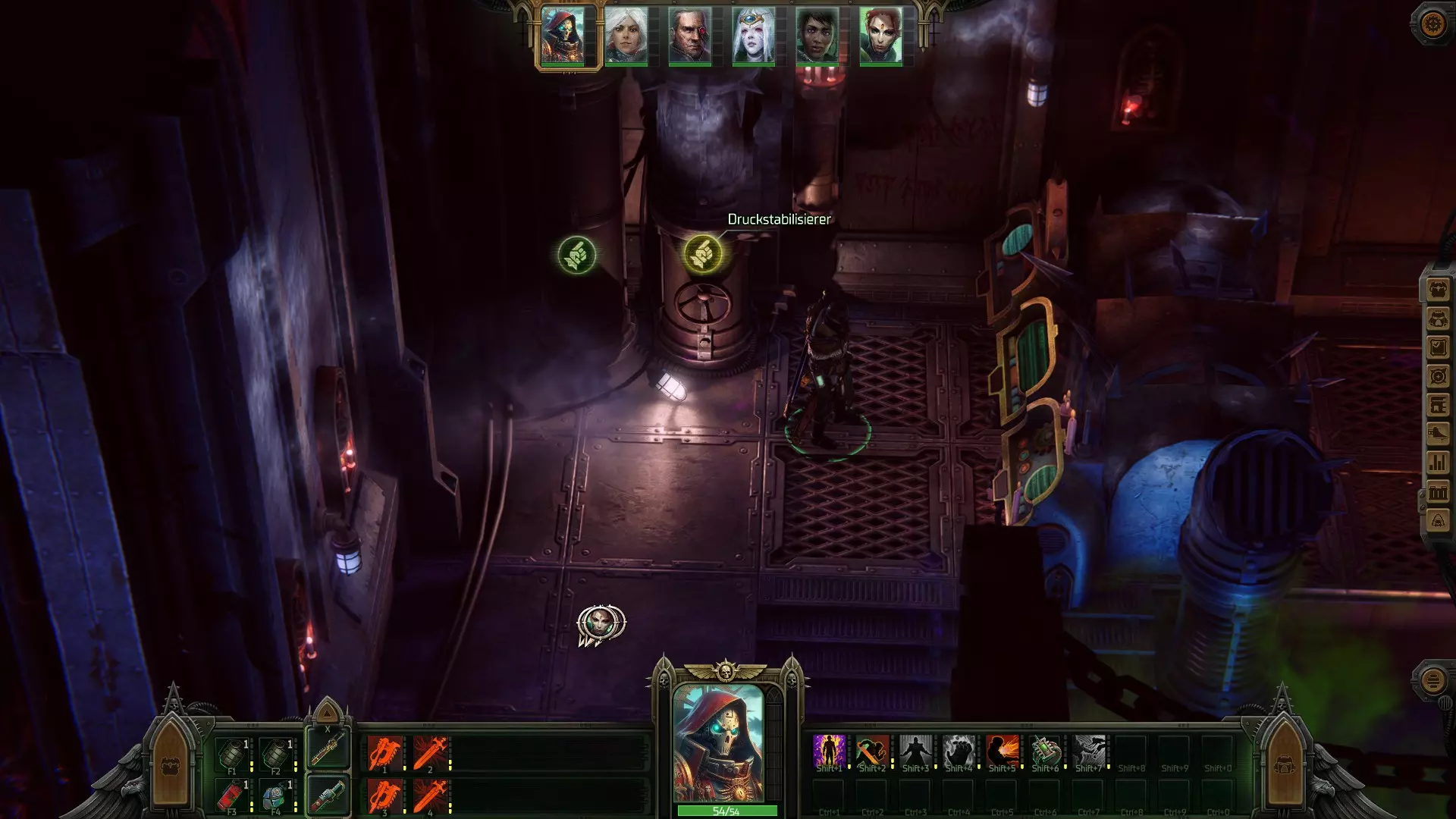1456x819 pixels.
Task: Open the gear-shaped settings menu button
Action: coord(1432,24)
